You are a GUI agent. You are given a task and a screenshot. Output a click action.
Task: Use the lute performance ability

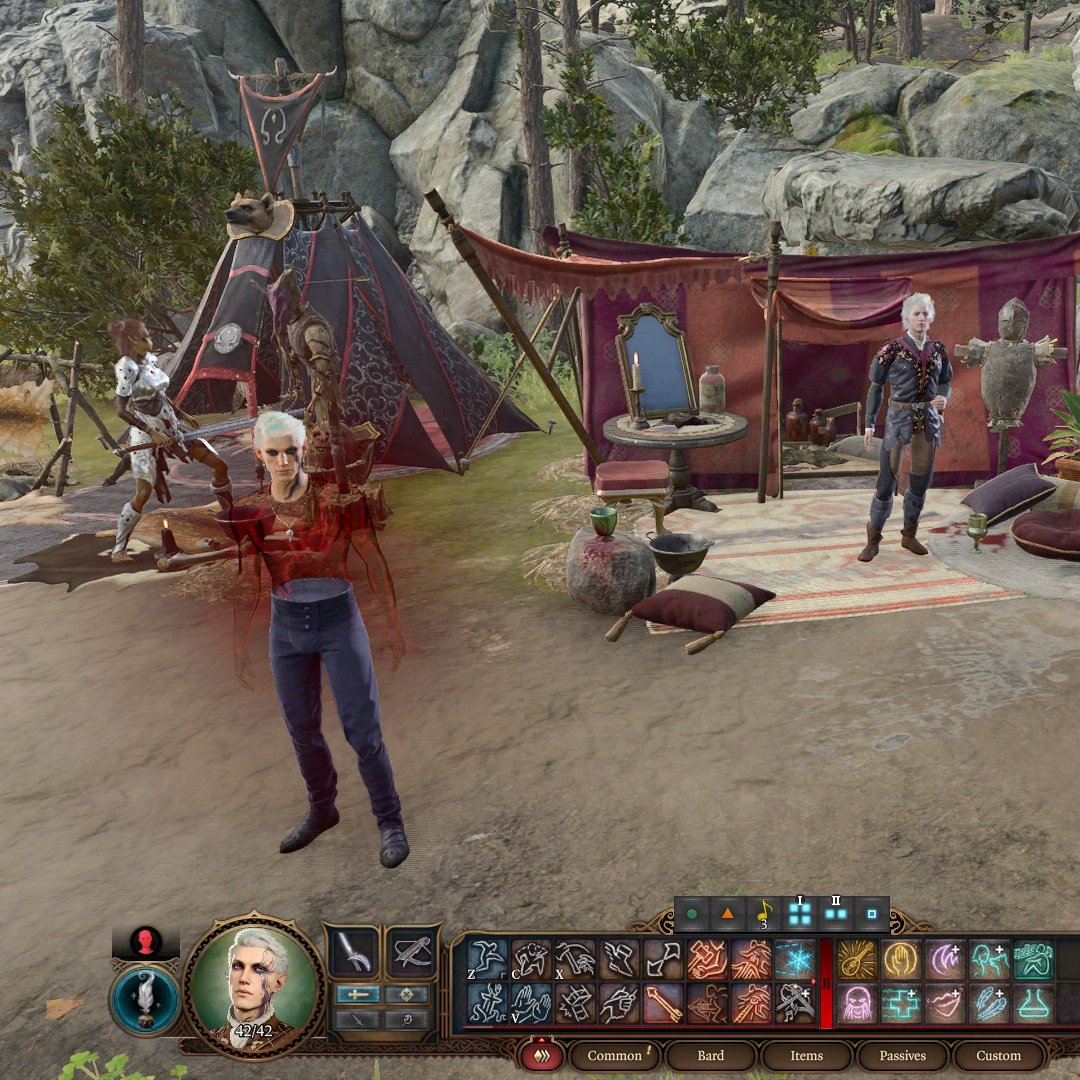click(857, 959)
